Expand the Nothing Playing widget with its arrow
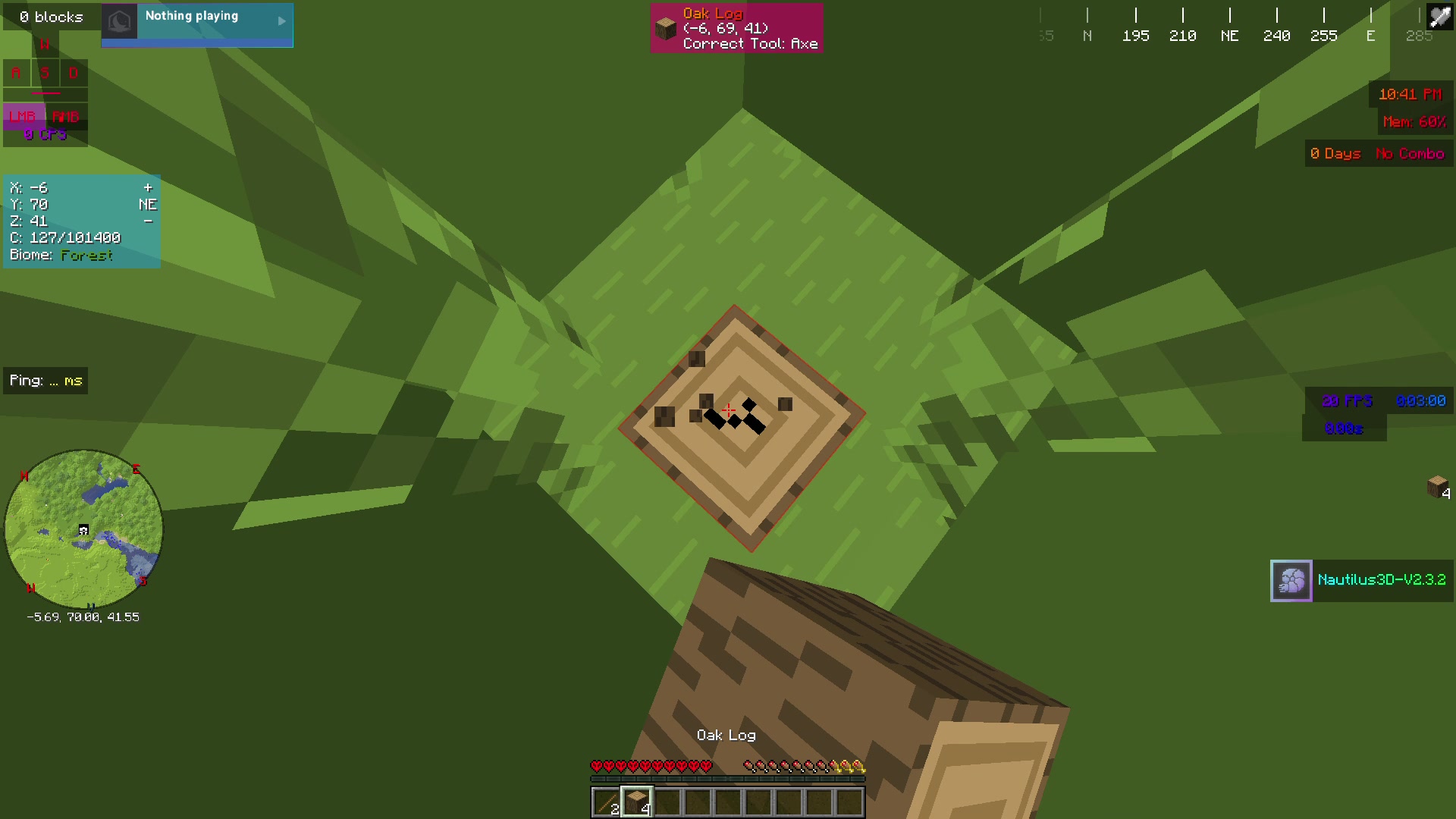The width and height of the screenshot is (1456, 819). (x=281, y=23)
